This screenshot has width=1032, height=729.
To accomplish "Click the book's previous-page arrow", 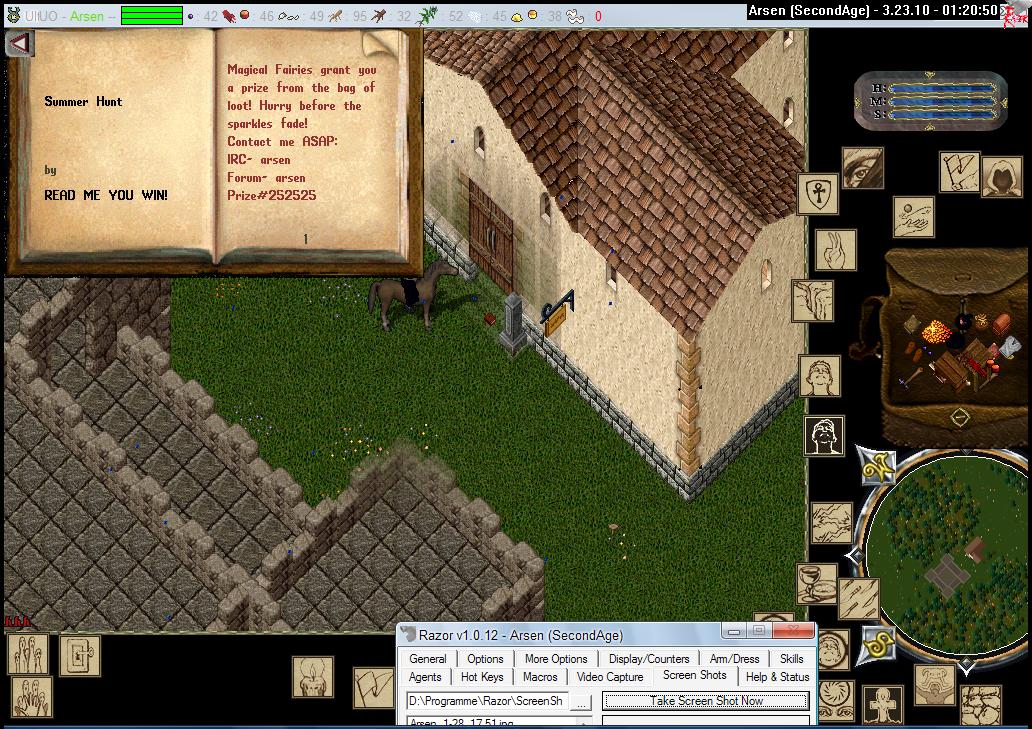I will pyautogui.click(x=20, y=44).
